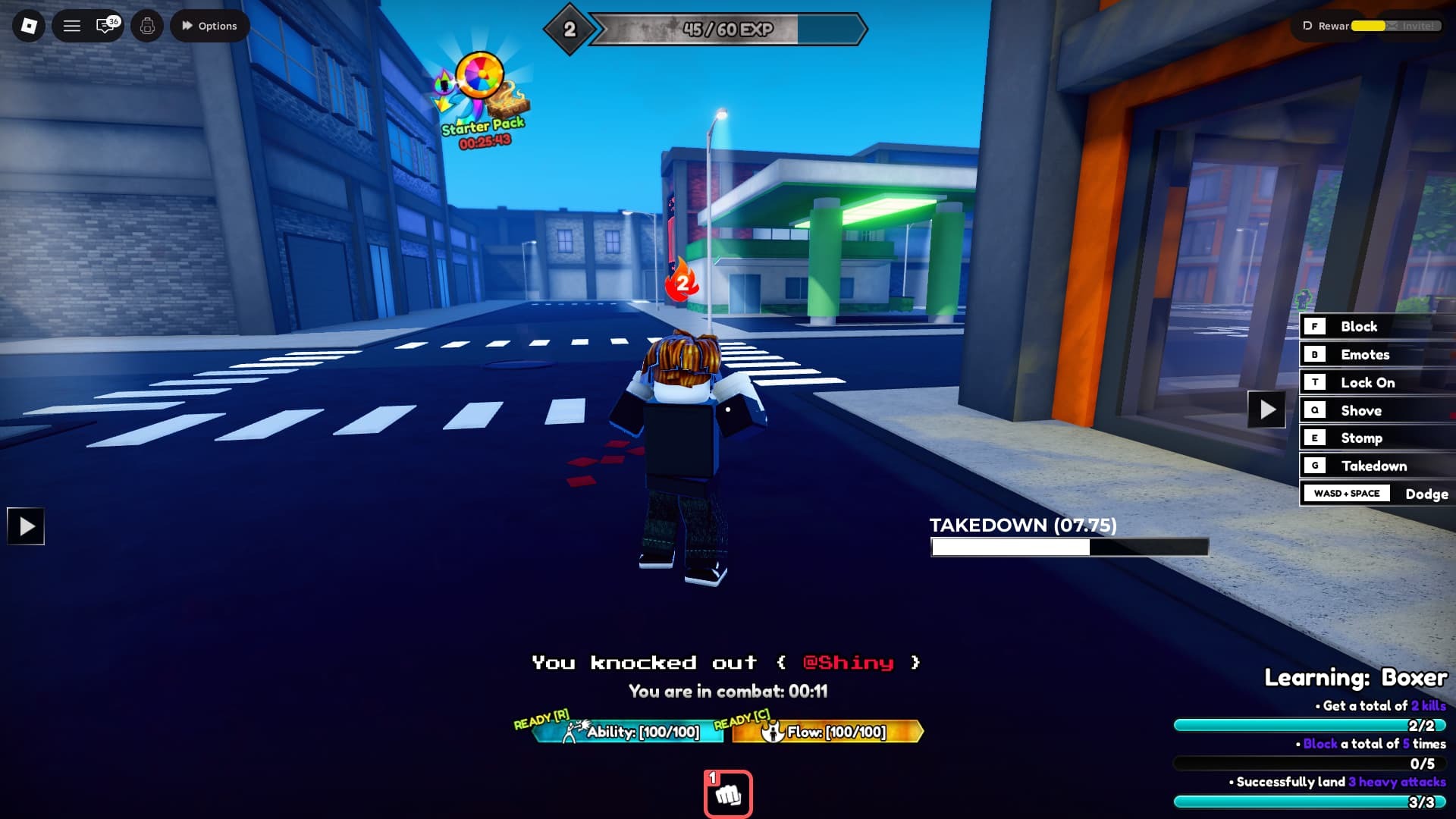Open the backpack inventory icon
This screenshot has width=1456, height=819.
147,25
